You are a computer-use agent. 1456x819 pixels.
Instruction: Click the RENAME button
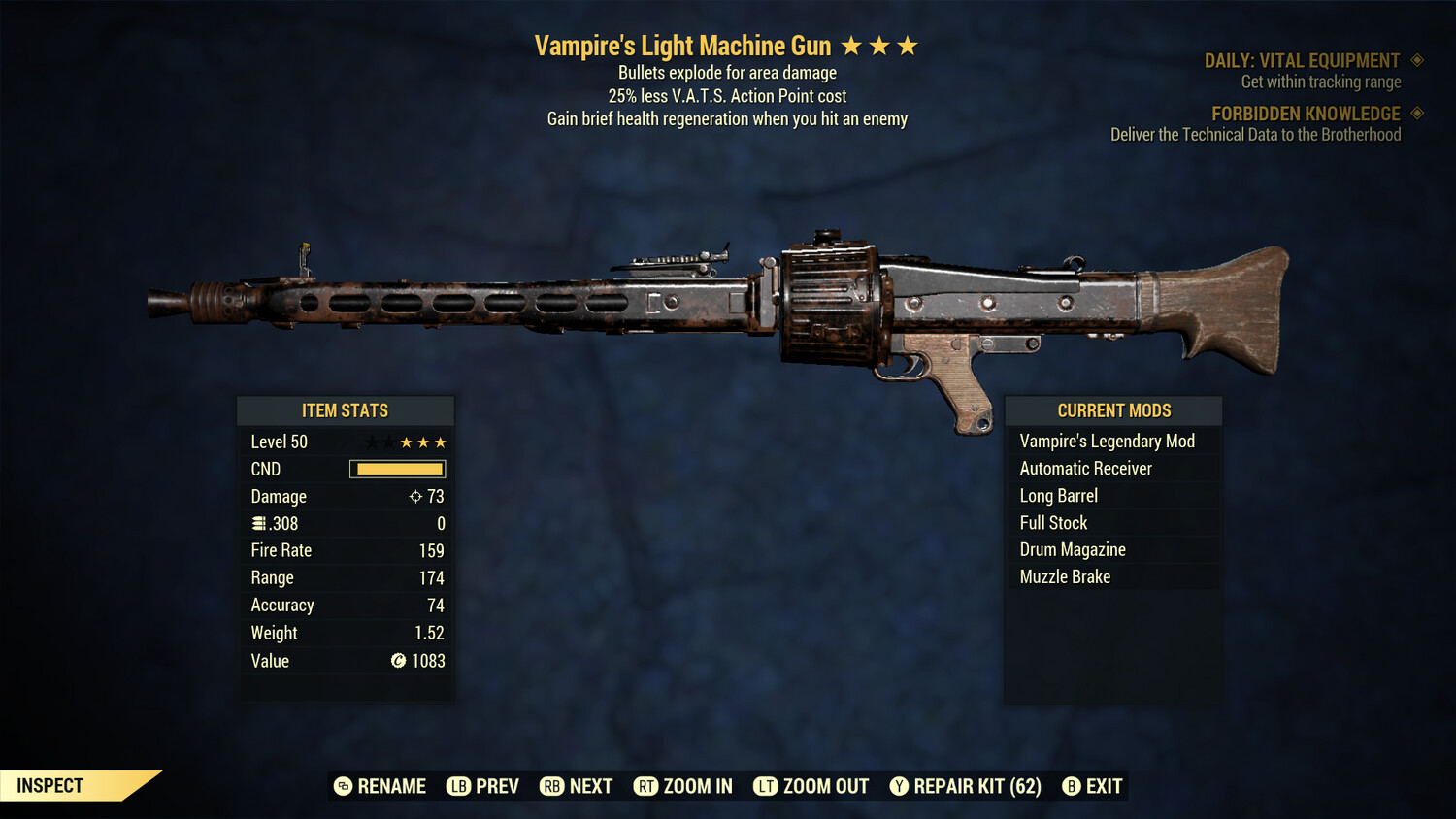point(381,786)
